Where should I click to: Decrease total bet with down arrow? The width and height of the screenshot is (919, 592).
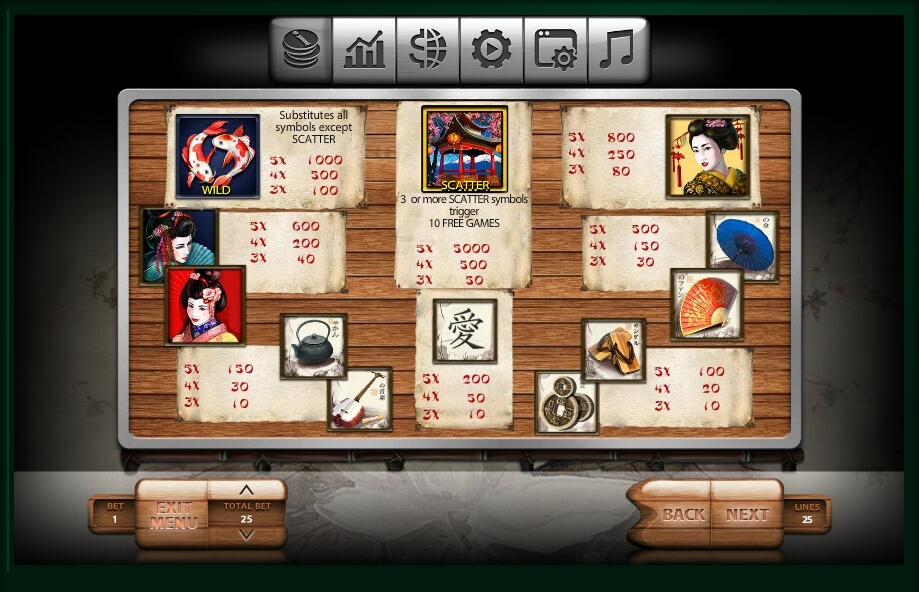pos(246,535)
